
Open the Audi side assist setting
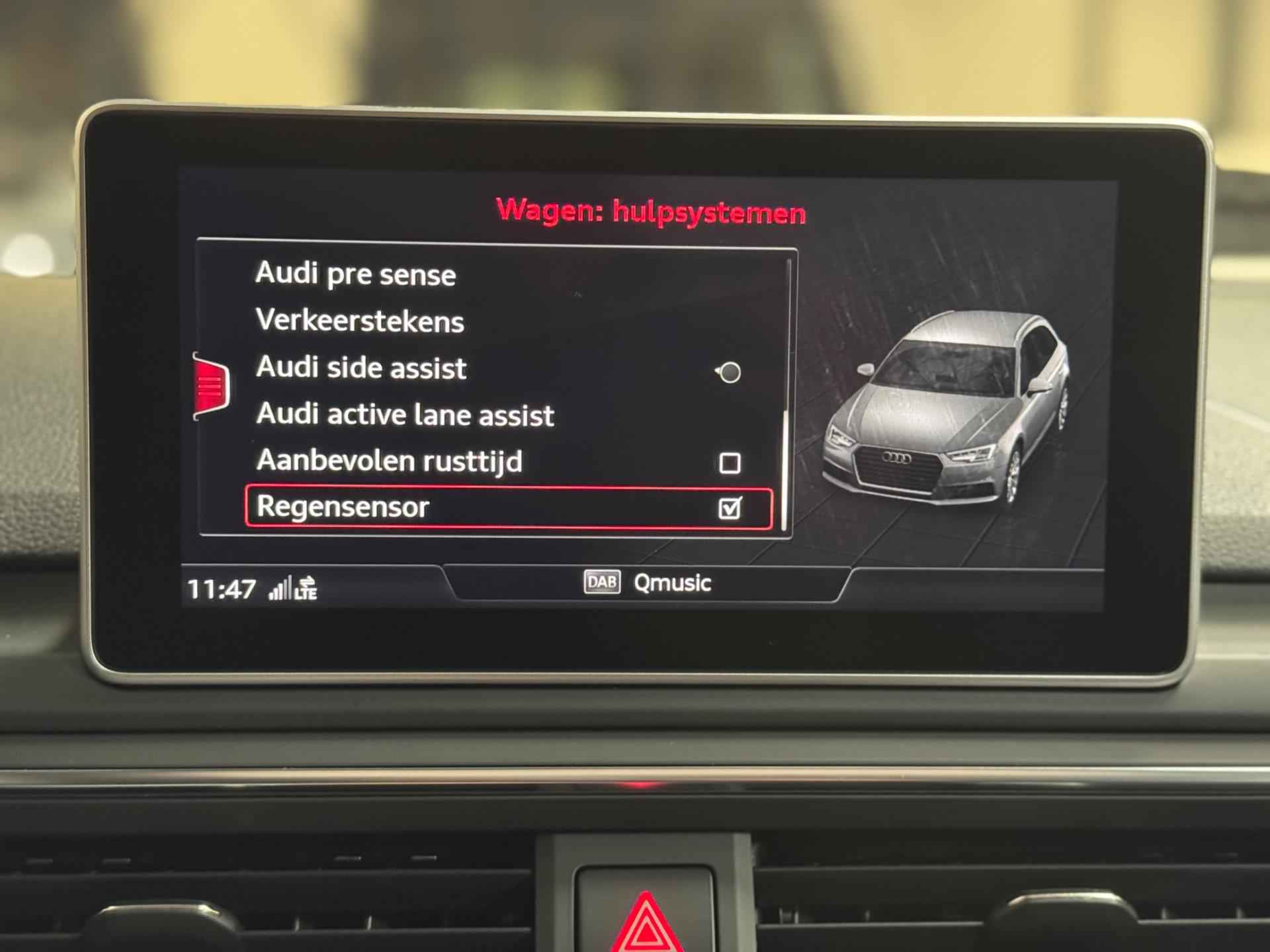pyautogui.click(x=361, y=368)
